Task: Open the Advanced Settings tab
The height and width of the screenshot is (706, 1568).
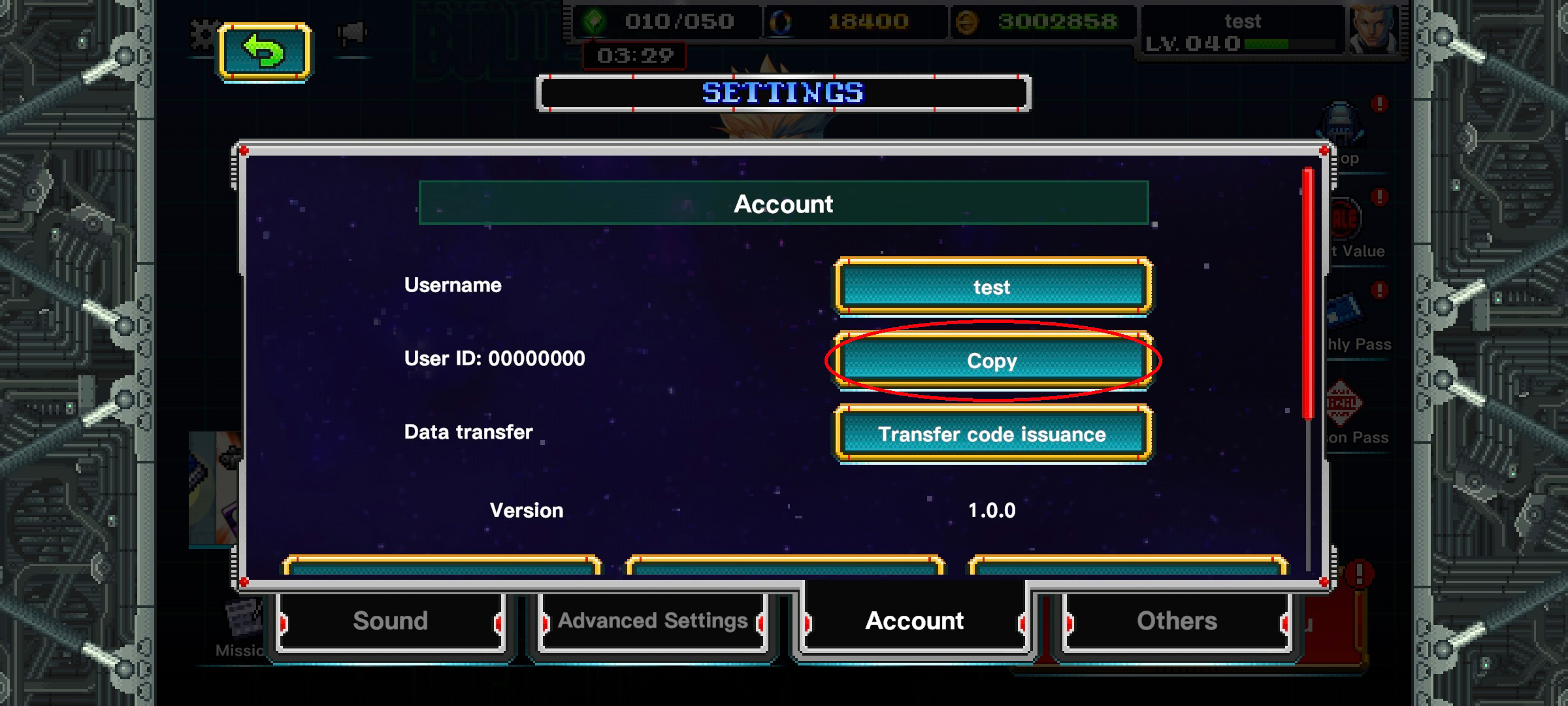Action: coord(653,621)
